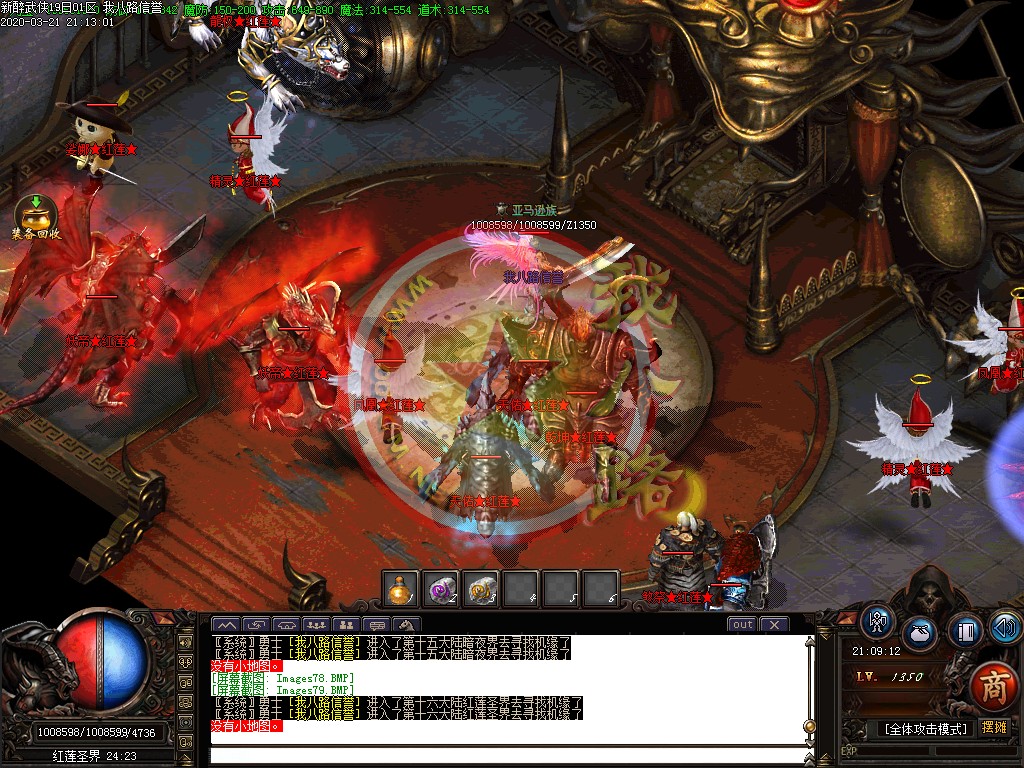Click the 摆摊 stall button
The height and width of the screenshot is (768, 1024).
(993, 728)
